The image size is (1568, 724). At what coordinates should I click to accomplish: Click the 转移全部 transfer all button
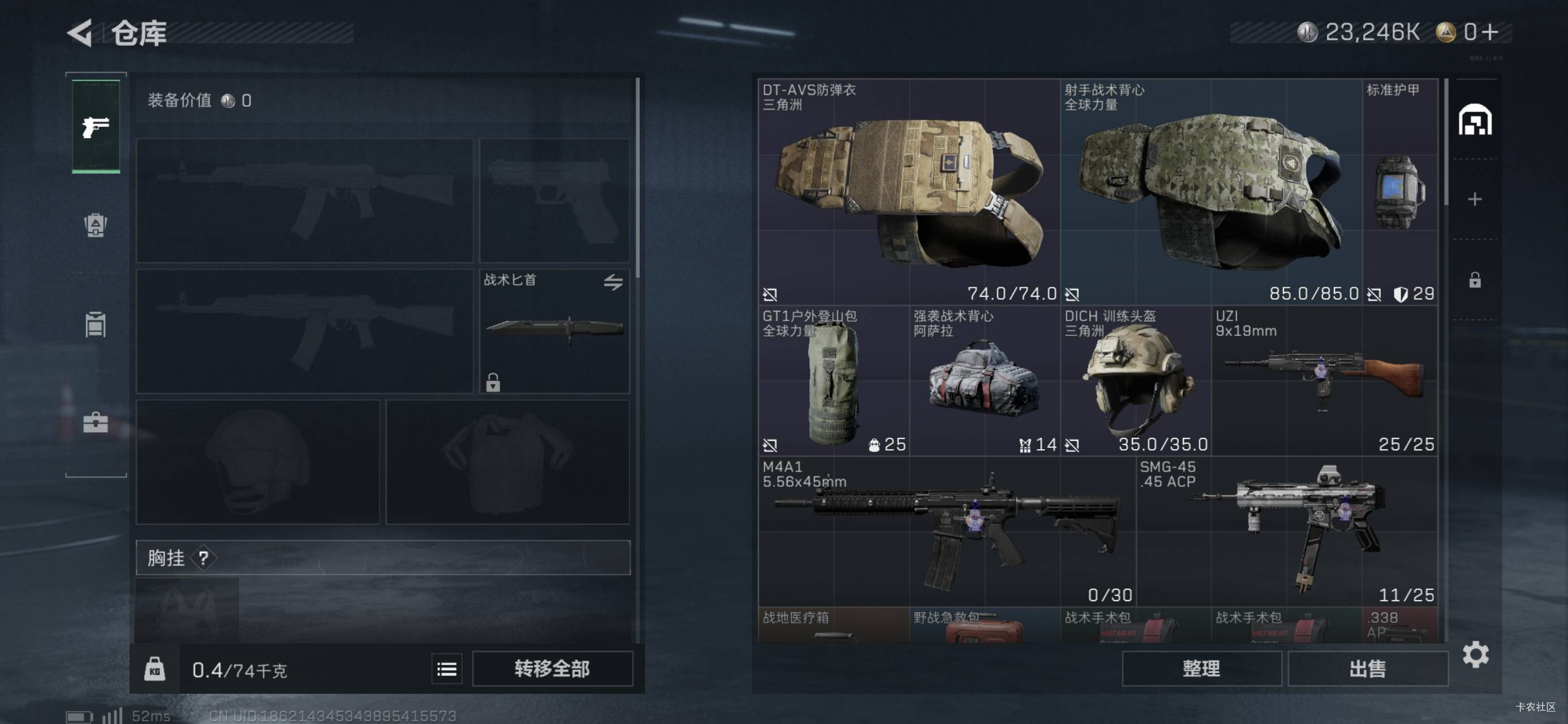click(x=552, y=669)
